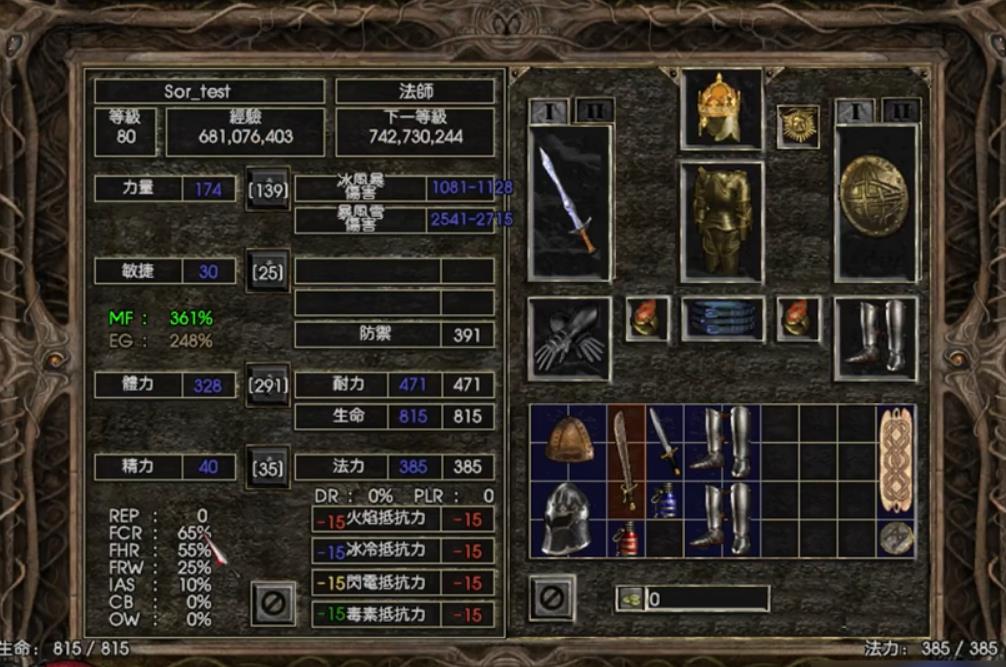Pick up the blue mana potion
The height and width of the screenshot is (667, 1006).
665,499
